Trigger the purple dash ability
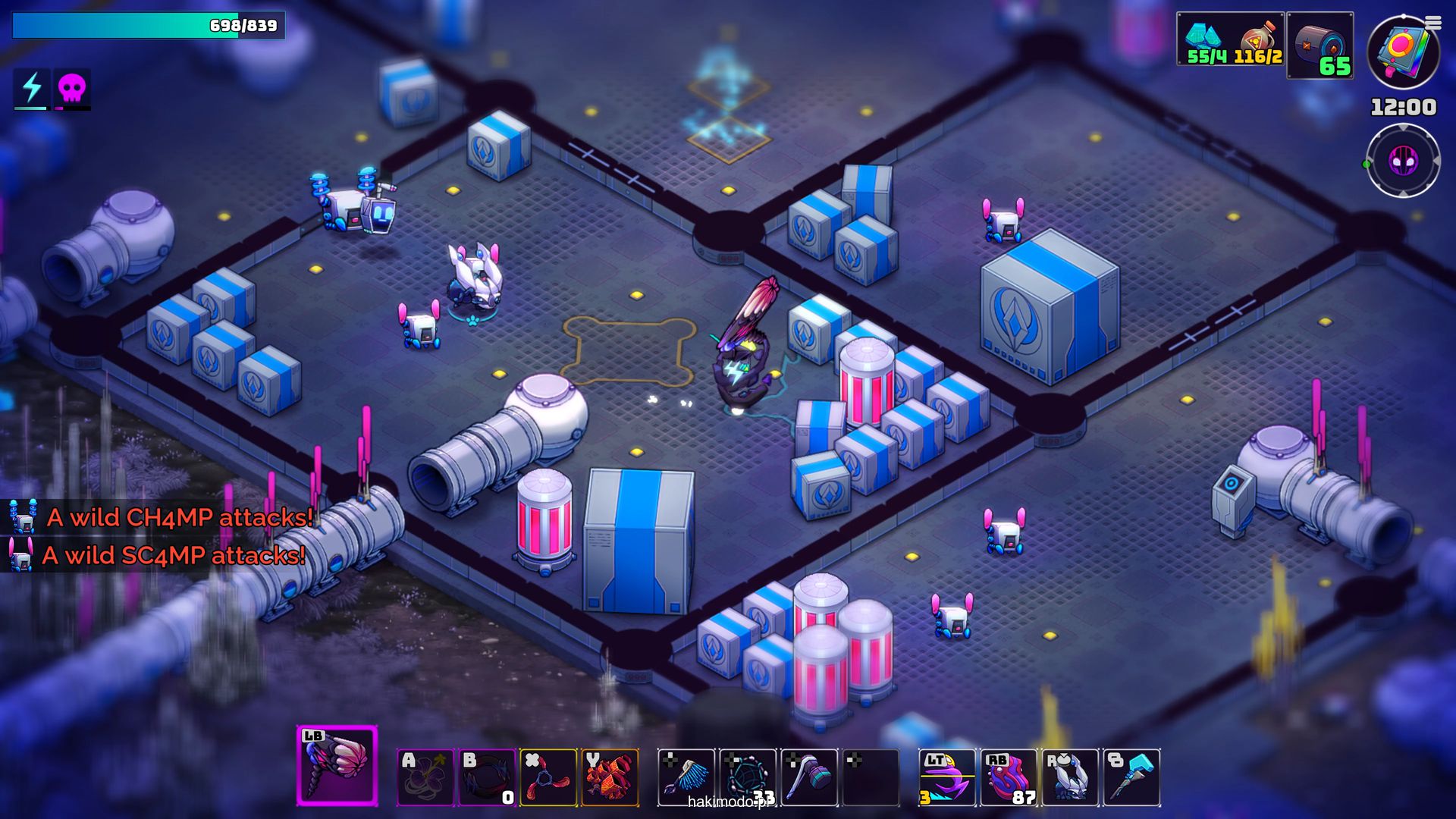 947,777
